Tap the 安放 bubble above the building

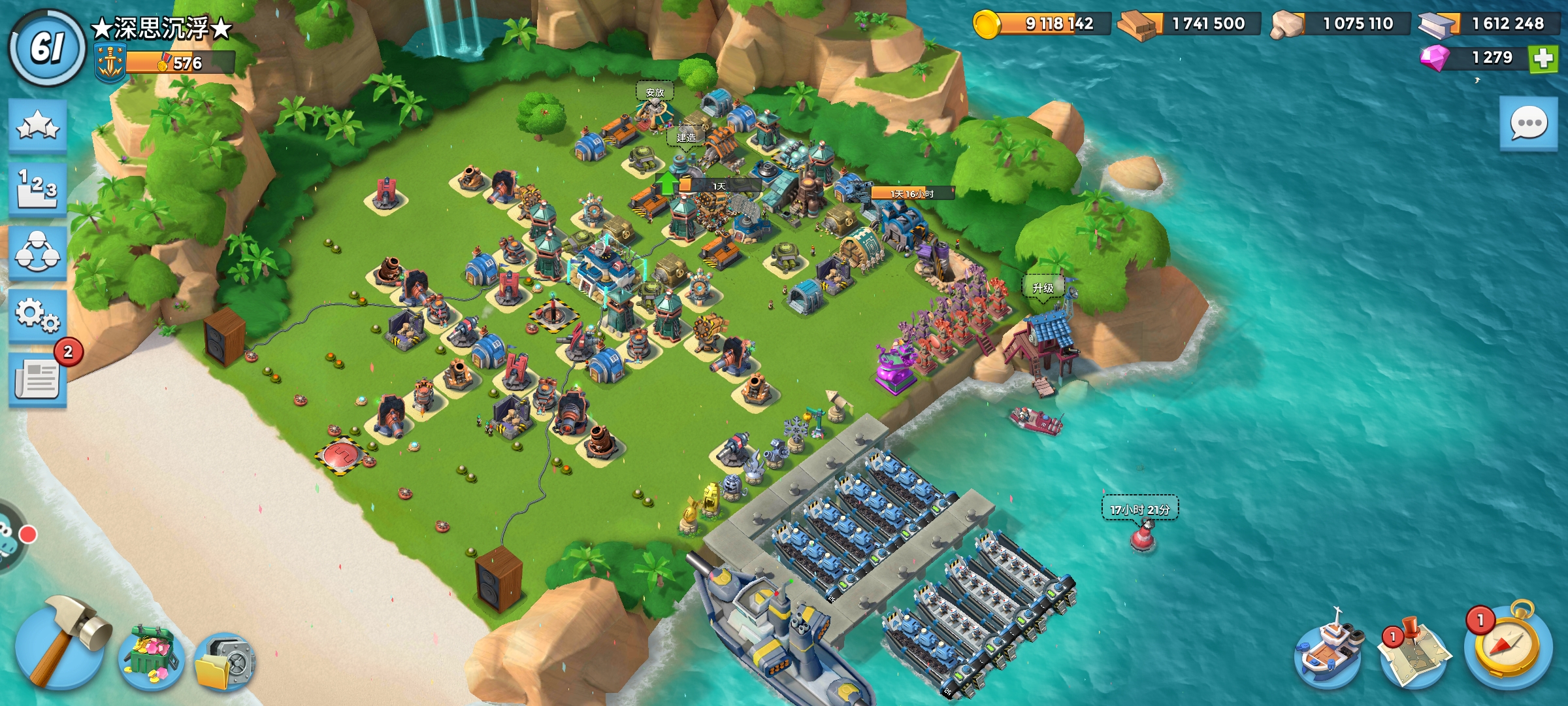(x=655, y=92)
